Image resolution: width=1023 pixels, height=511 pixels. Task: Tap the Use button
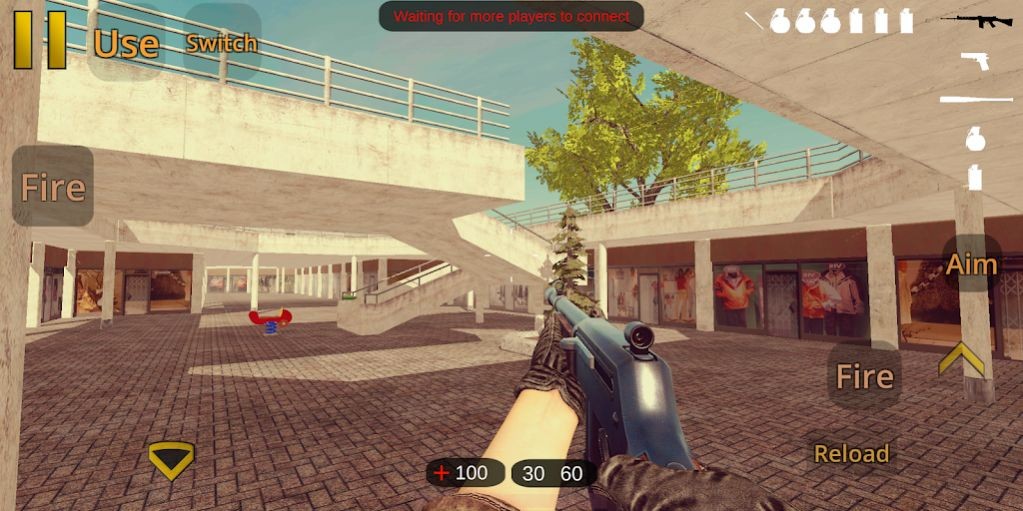(126, 43)
